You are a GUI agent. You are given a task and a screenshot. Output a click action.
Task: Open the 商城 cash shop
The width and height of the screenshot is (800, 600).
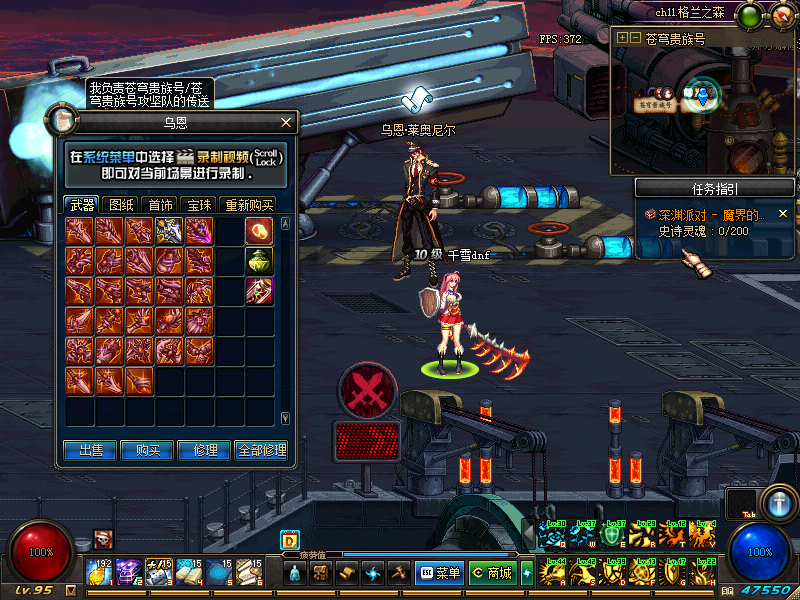pos(492,573)
